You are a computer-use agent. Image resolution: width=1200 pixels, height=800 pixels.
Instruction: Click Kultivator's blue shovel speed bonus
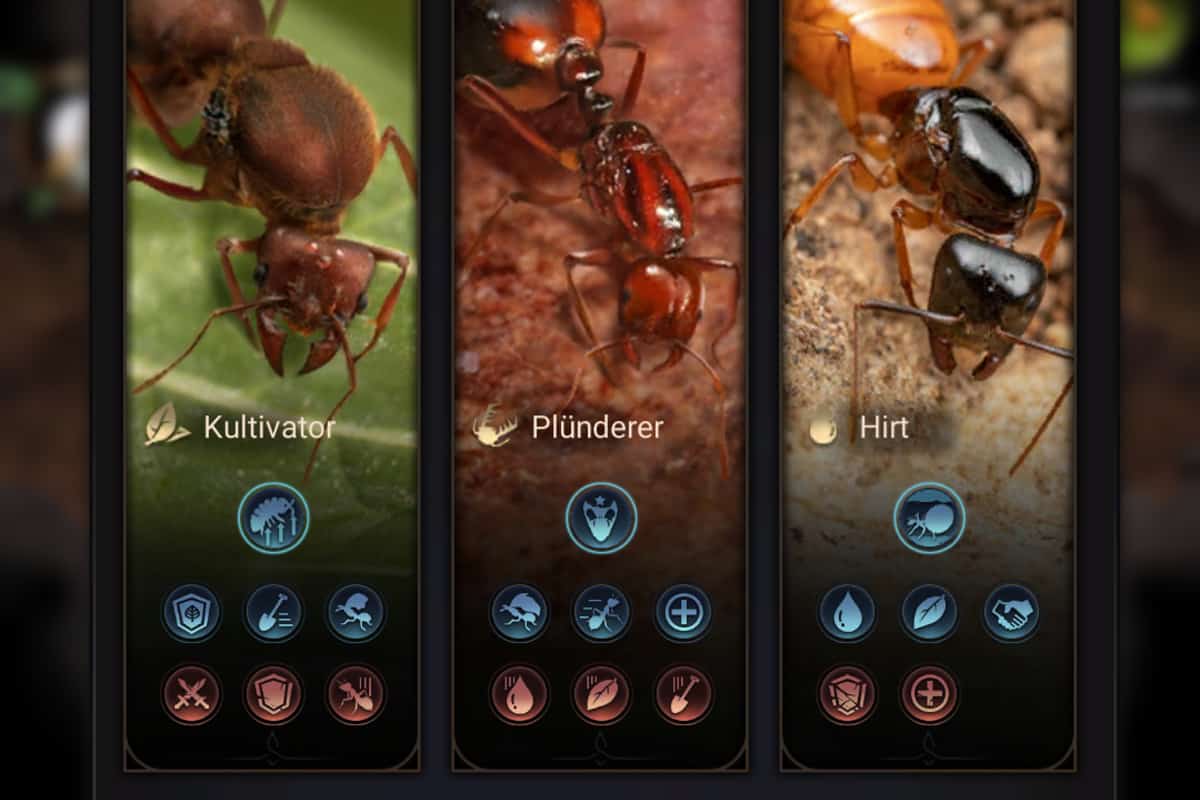pyautogui.click(x=273, y=613)
